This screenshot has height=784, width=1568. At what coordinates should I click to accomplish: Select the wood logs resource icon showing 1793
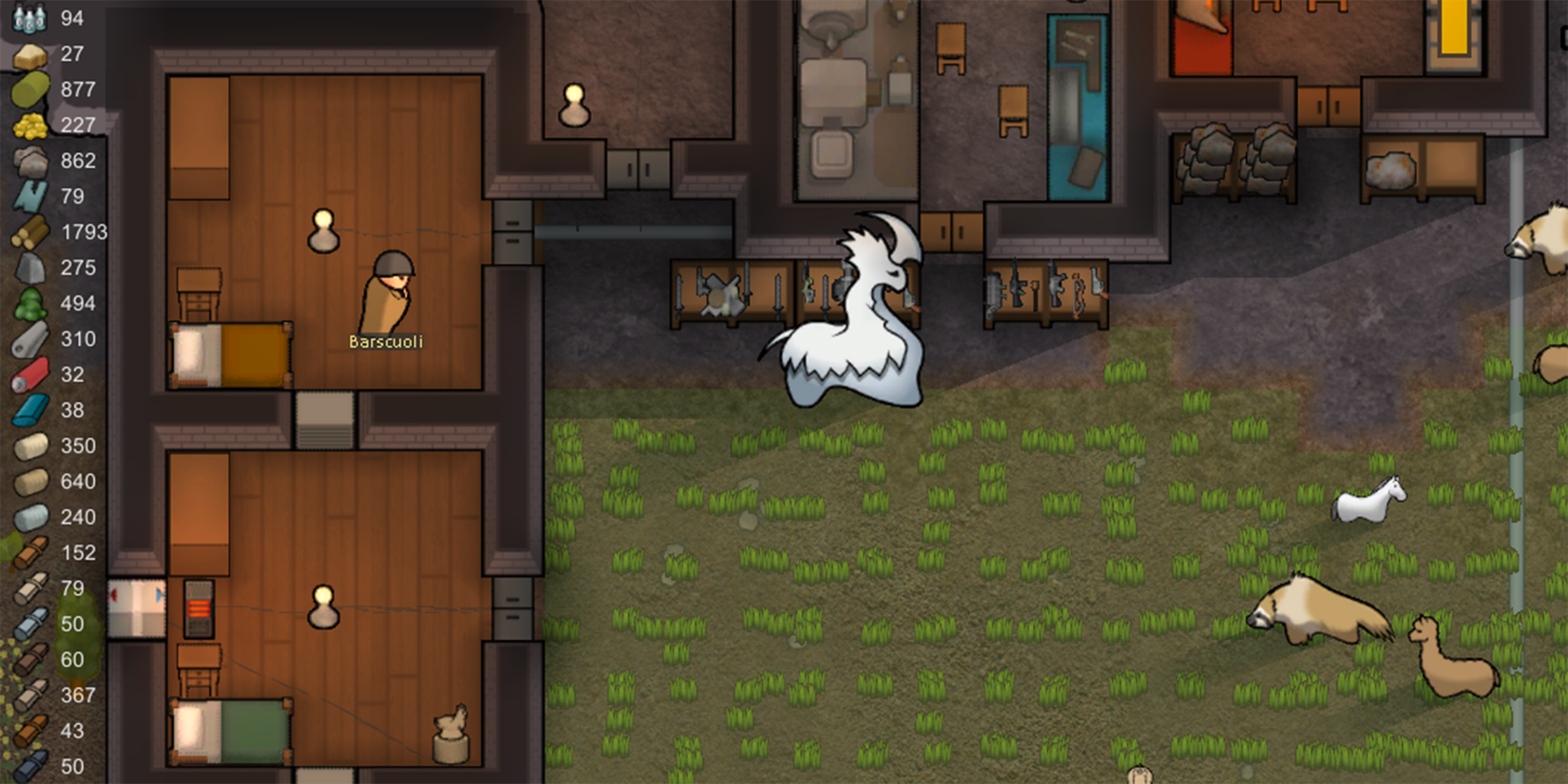point(29,232)
